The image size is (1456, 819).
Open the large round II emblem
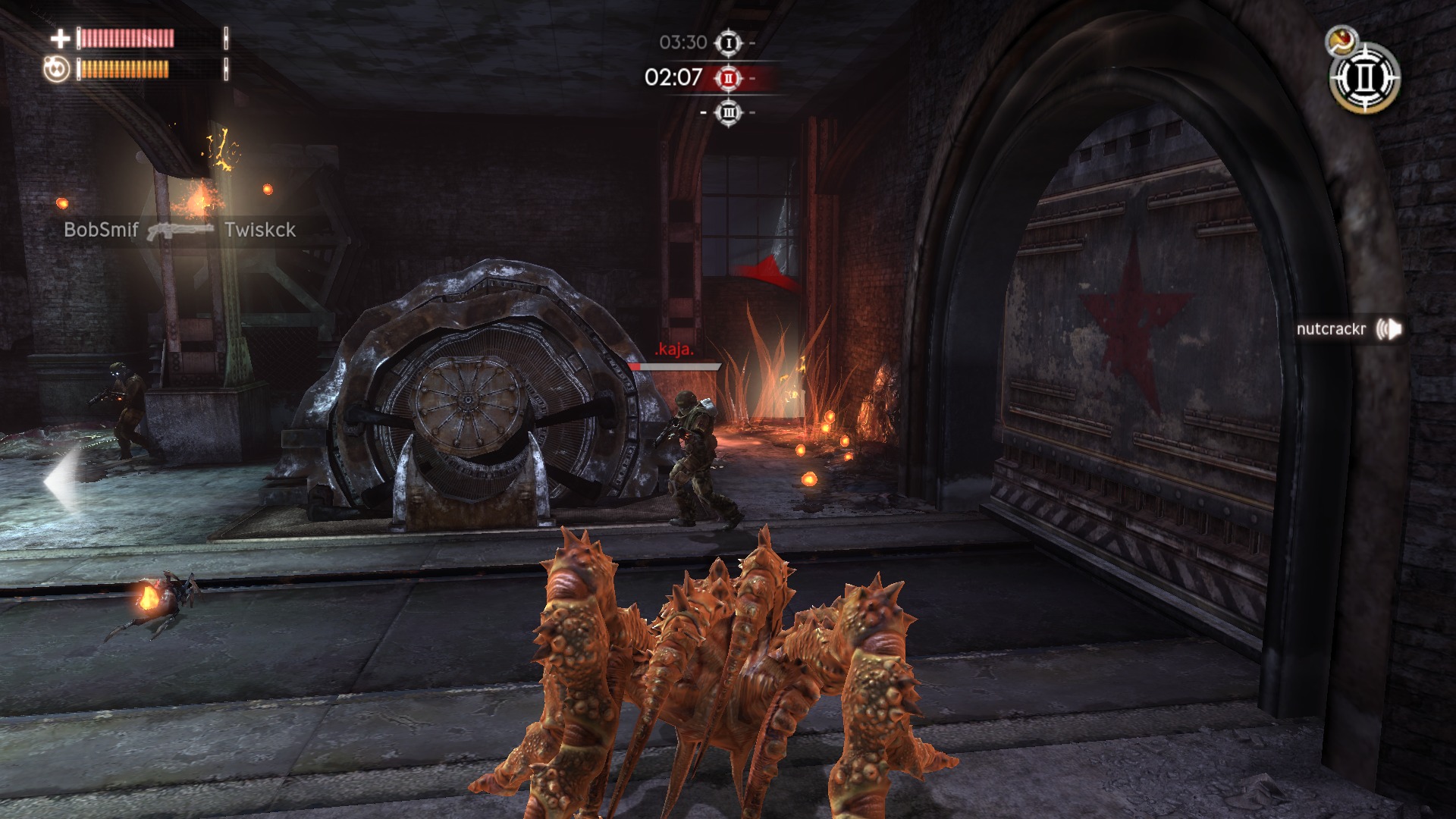tap(1365, 78)
